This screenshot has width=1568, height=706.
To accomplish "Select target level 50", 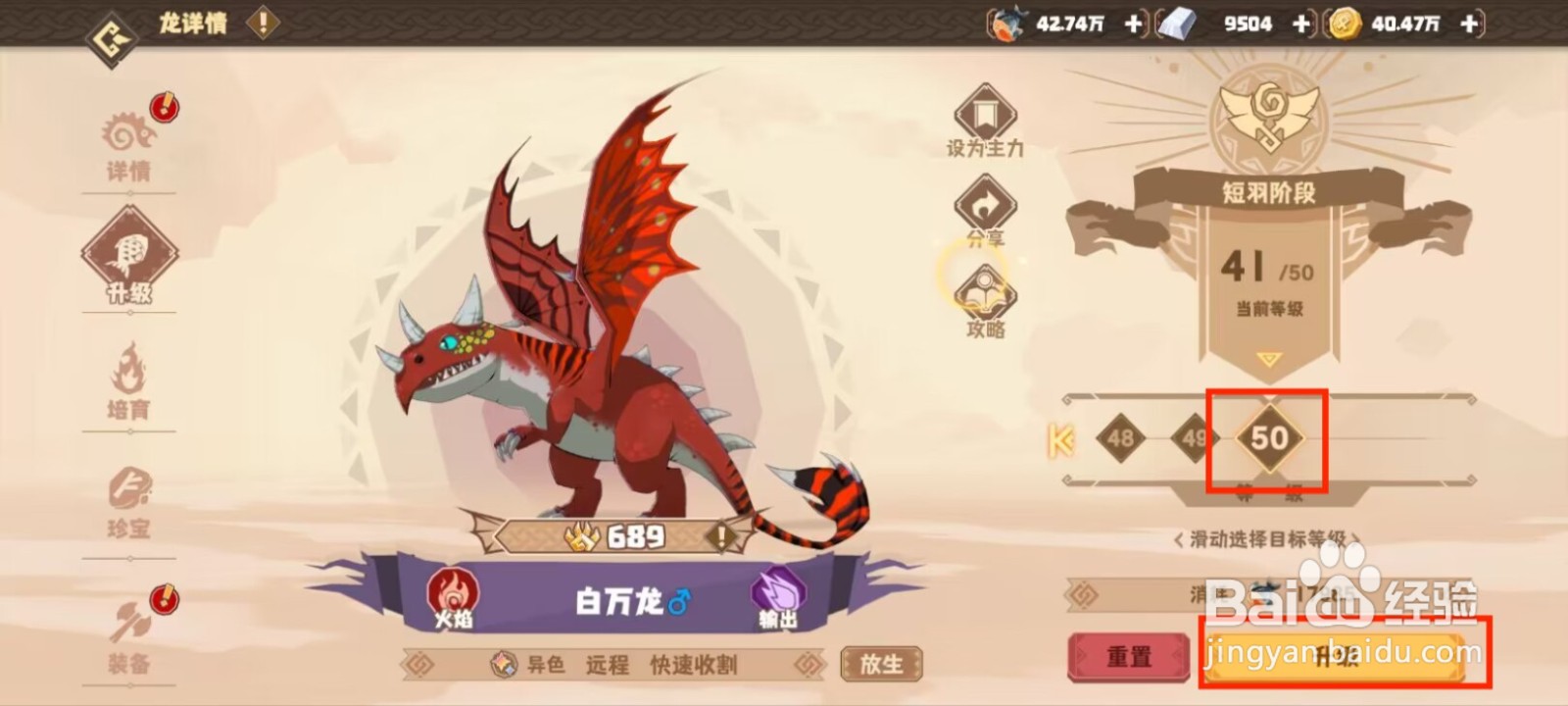I will point(1268,440).
